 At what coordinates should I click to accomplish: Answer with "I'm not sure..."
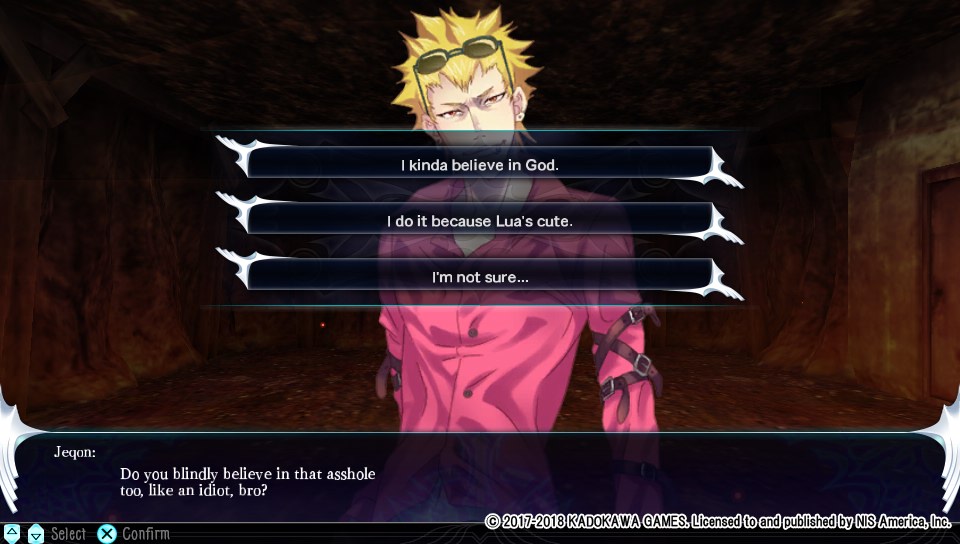480,276
